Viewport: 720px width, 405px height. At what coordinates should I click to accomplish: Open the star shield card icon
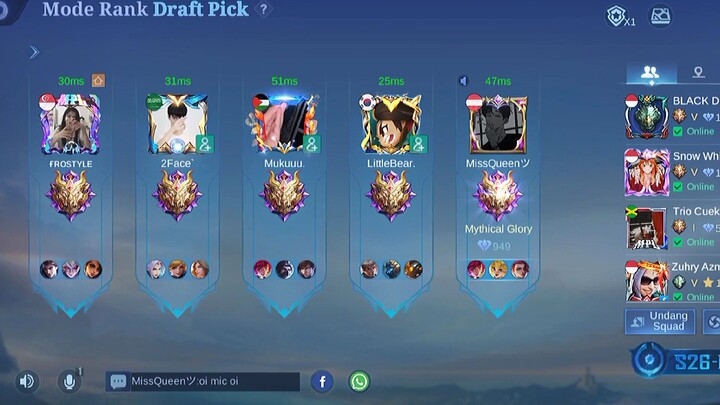(x=618, y=16)
